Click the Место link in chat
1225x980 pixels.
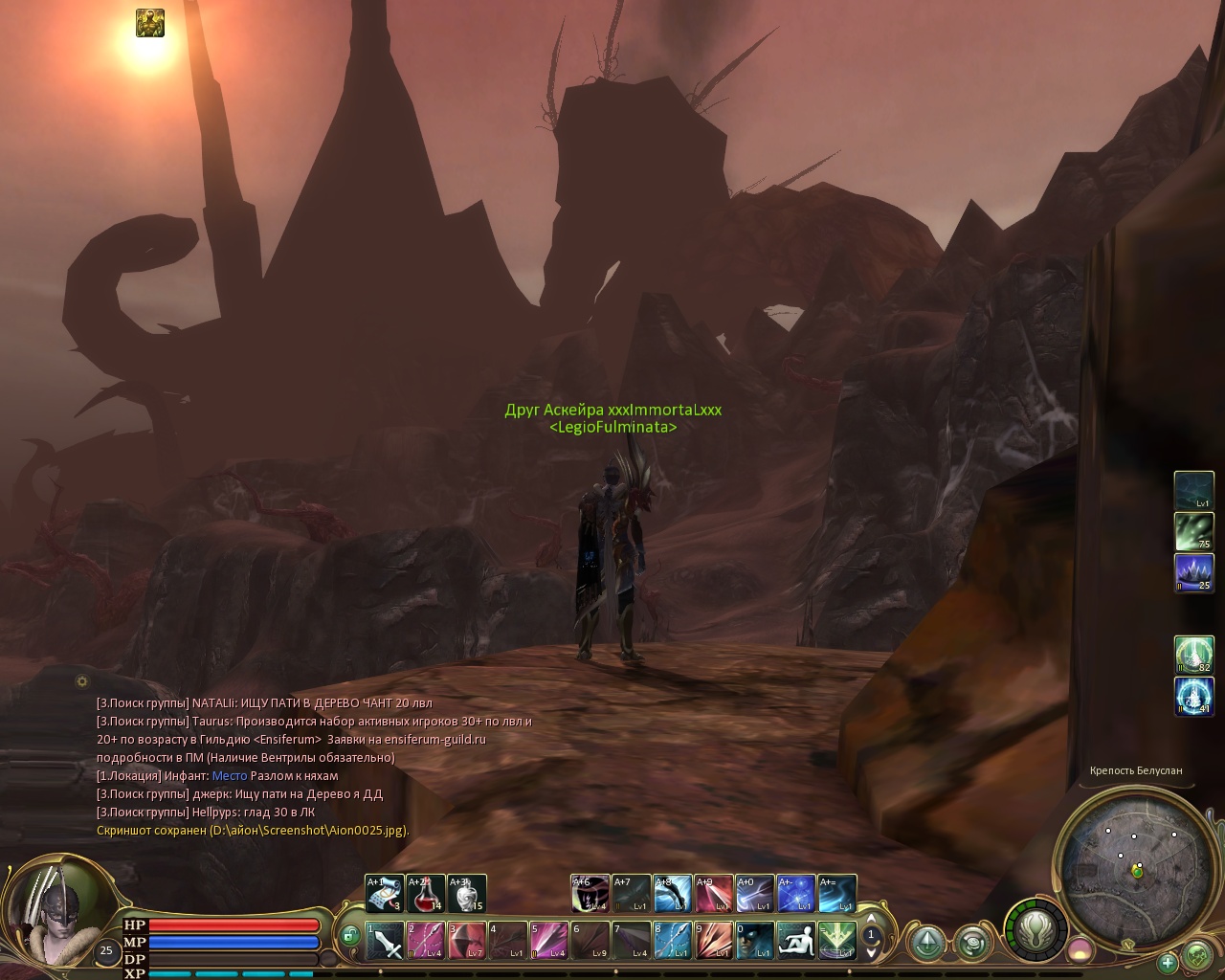click(x=229, y=776)
